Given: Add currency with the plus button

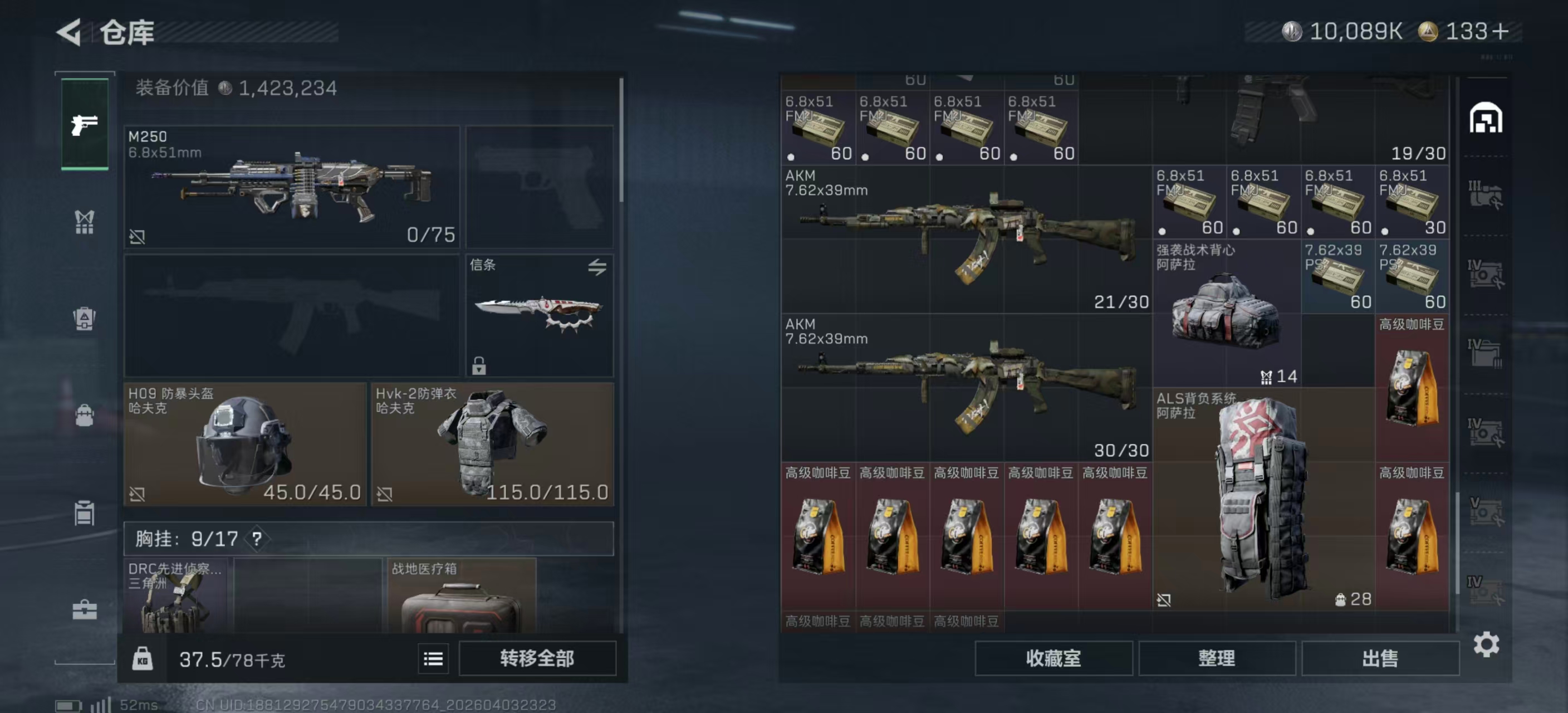Looking at the screenshot, I should [x=1501, y=32].
